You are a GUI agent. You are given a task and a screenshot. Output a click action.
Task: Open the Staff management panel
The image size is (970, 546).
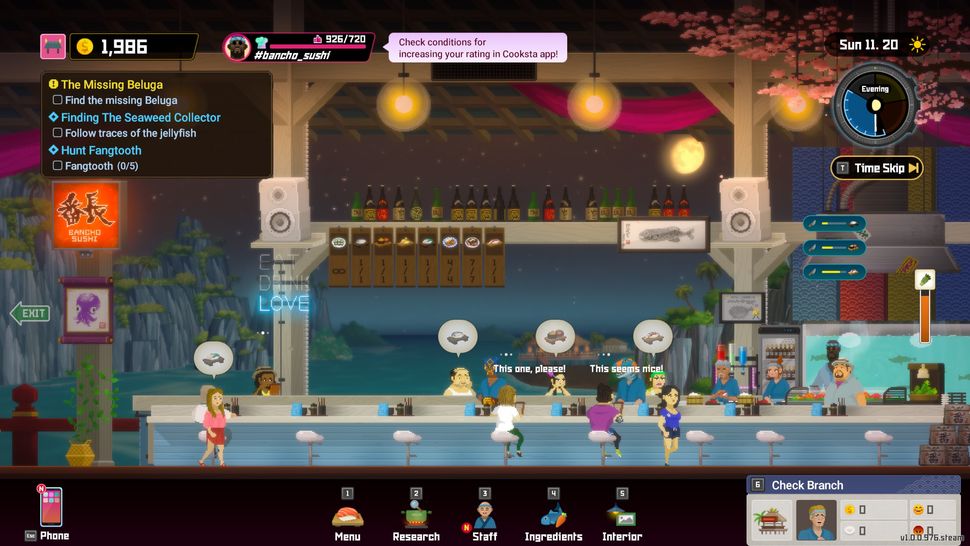pos(485,516)
